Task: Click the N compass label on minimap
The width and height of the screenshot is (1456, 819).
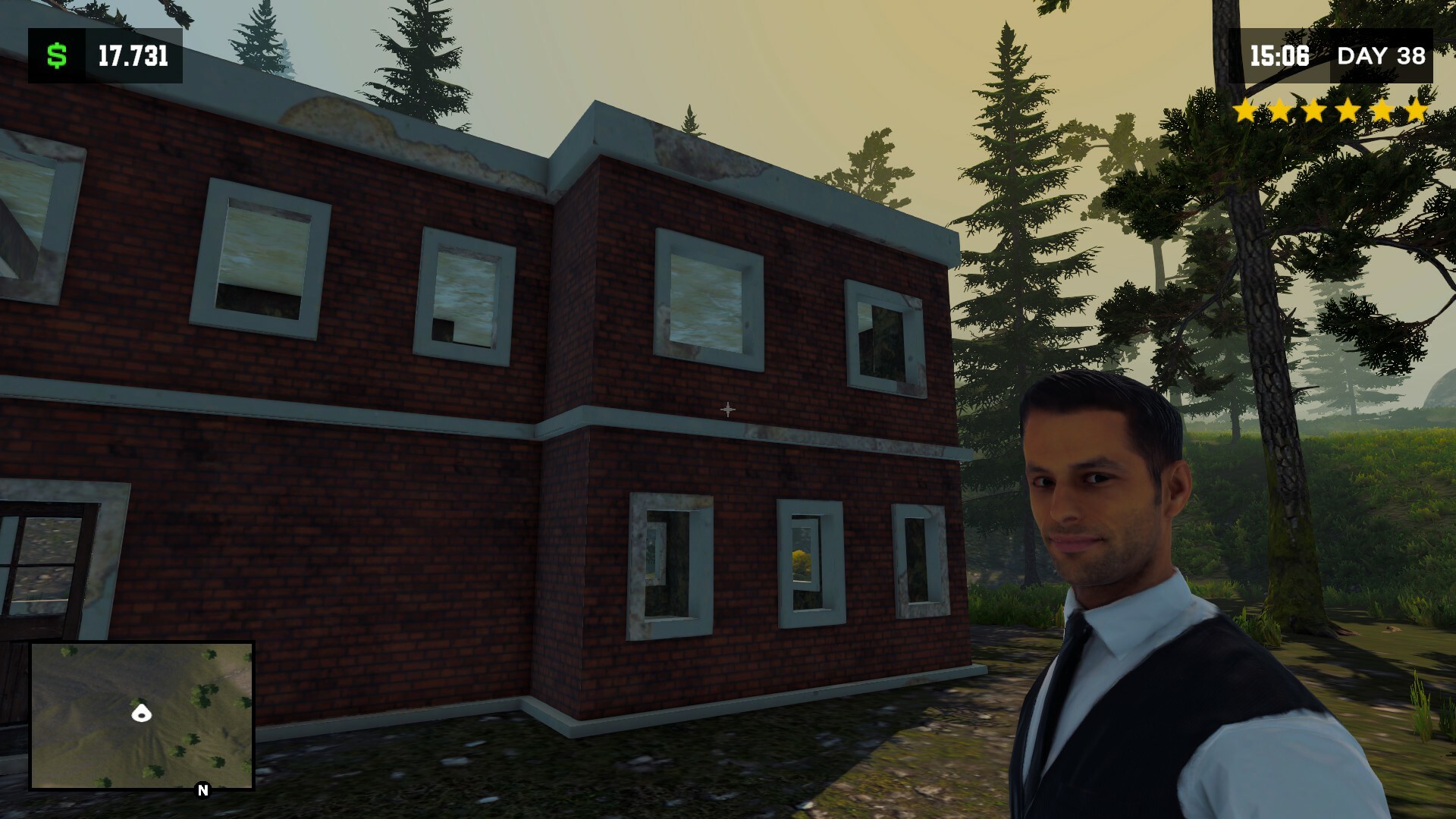Action: click(x=202, y=791)
